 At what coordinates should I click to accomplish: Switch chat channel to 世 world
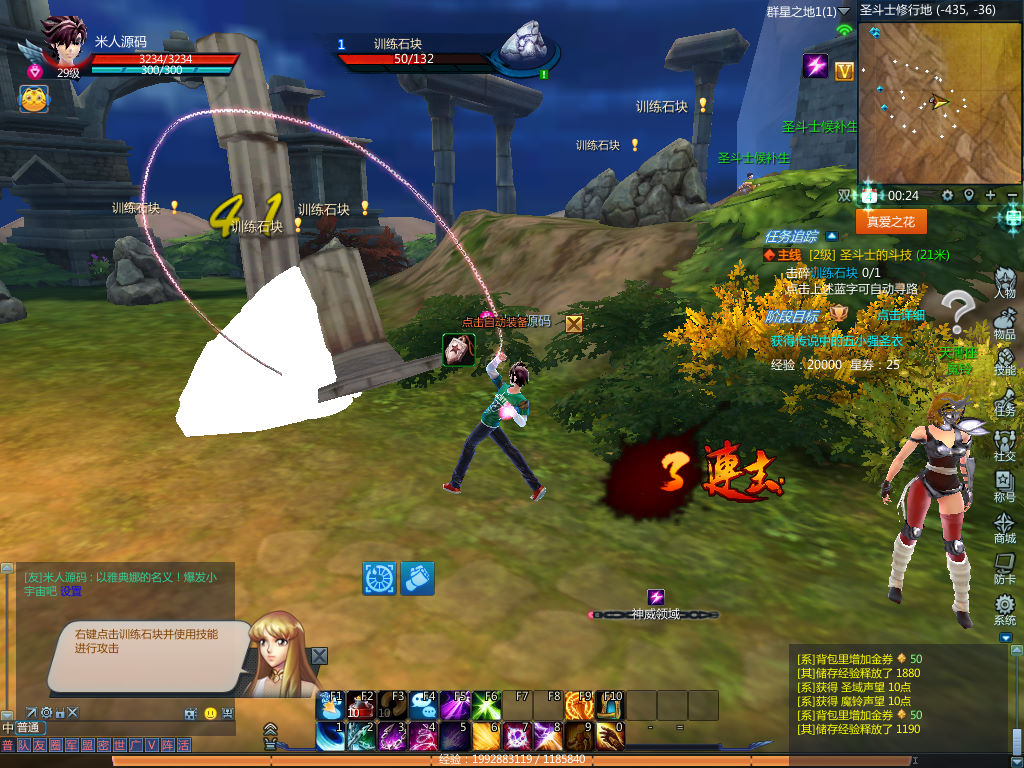click(120, 746)
